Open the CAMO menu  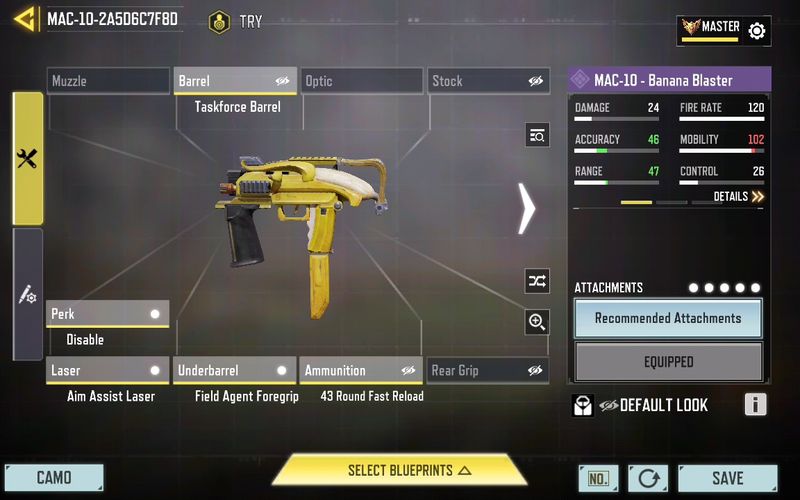point(54,478)
